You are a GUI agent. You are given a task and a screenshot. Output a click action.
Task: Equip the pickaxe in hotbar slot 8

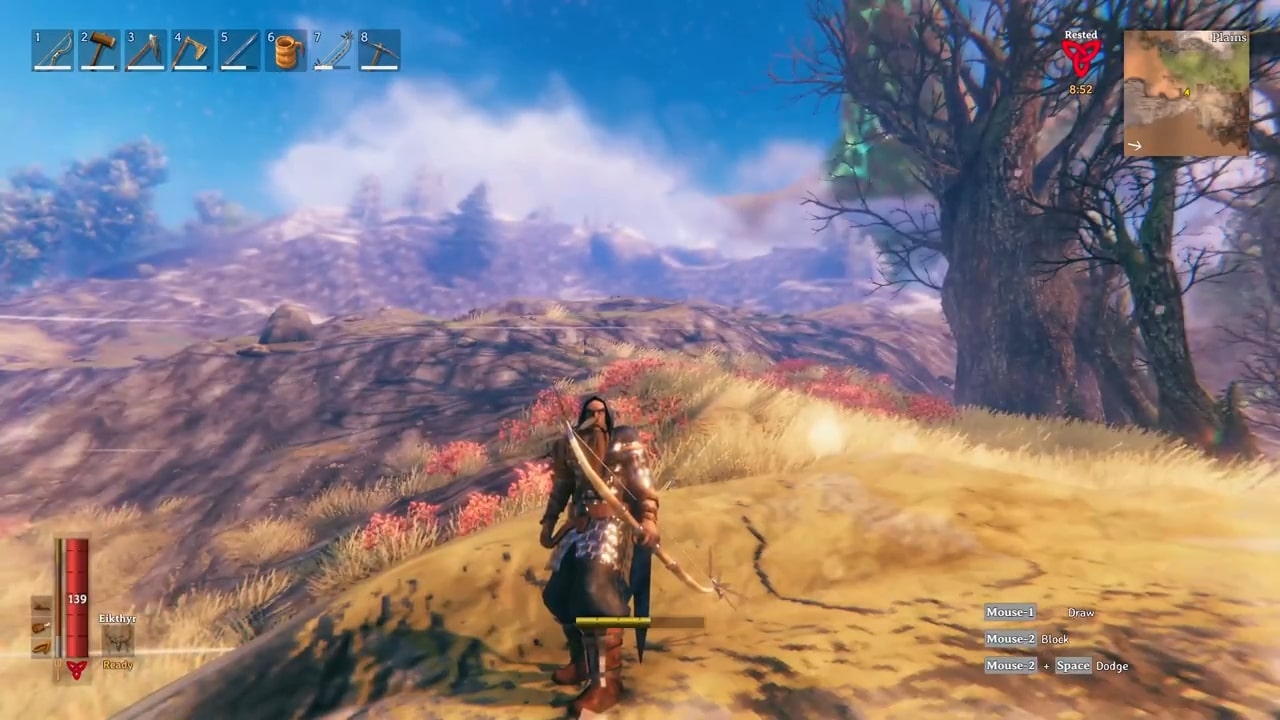(x=379, y=50)
